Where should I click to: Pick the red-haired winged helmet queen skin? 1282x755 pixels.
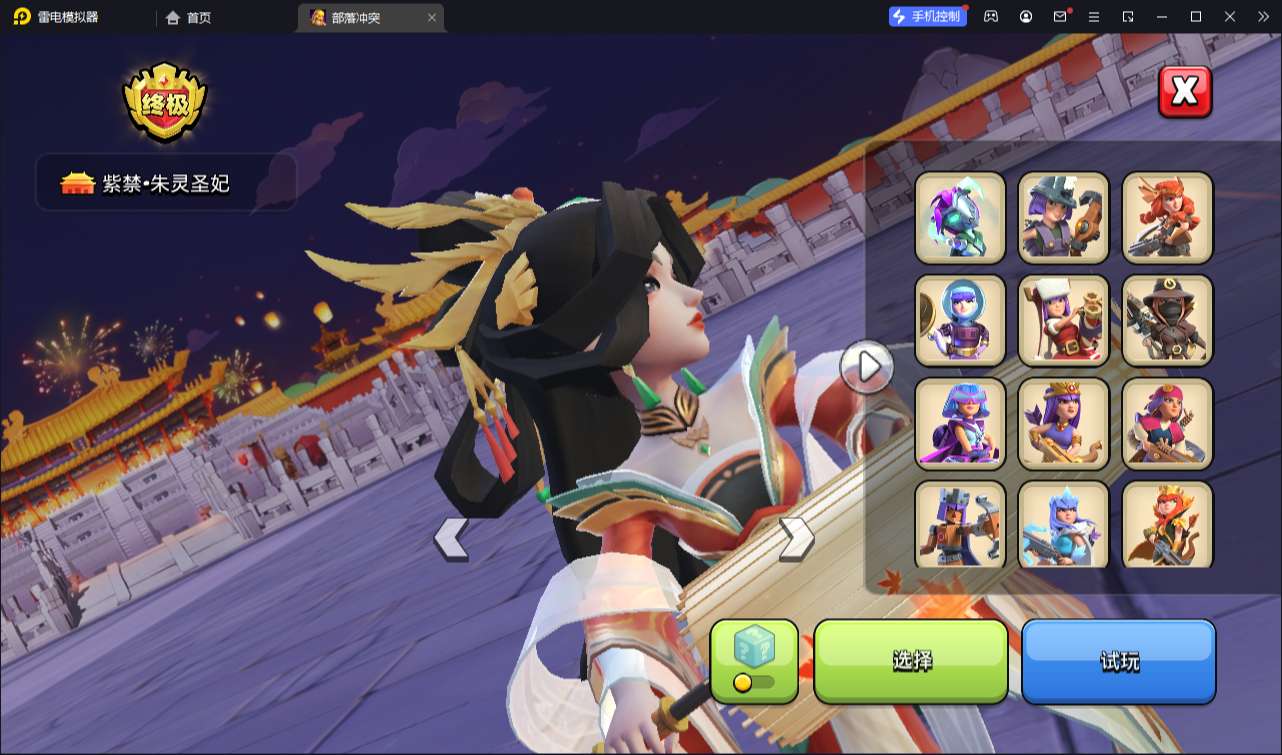[x=1167, y=217]
